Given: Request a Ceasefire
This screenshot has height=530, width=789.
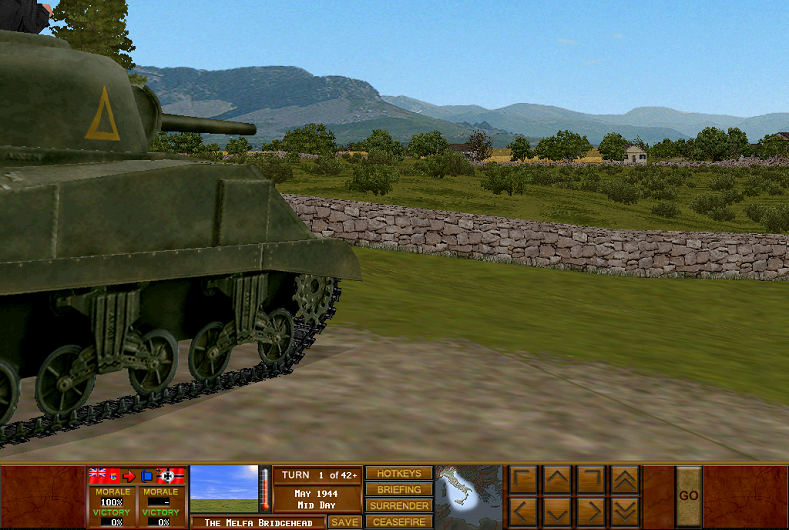Looking at the screenshot, I should (398, 521).
